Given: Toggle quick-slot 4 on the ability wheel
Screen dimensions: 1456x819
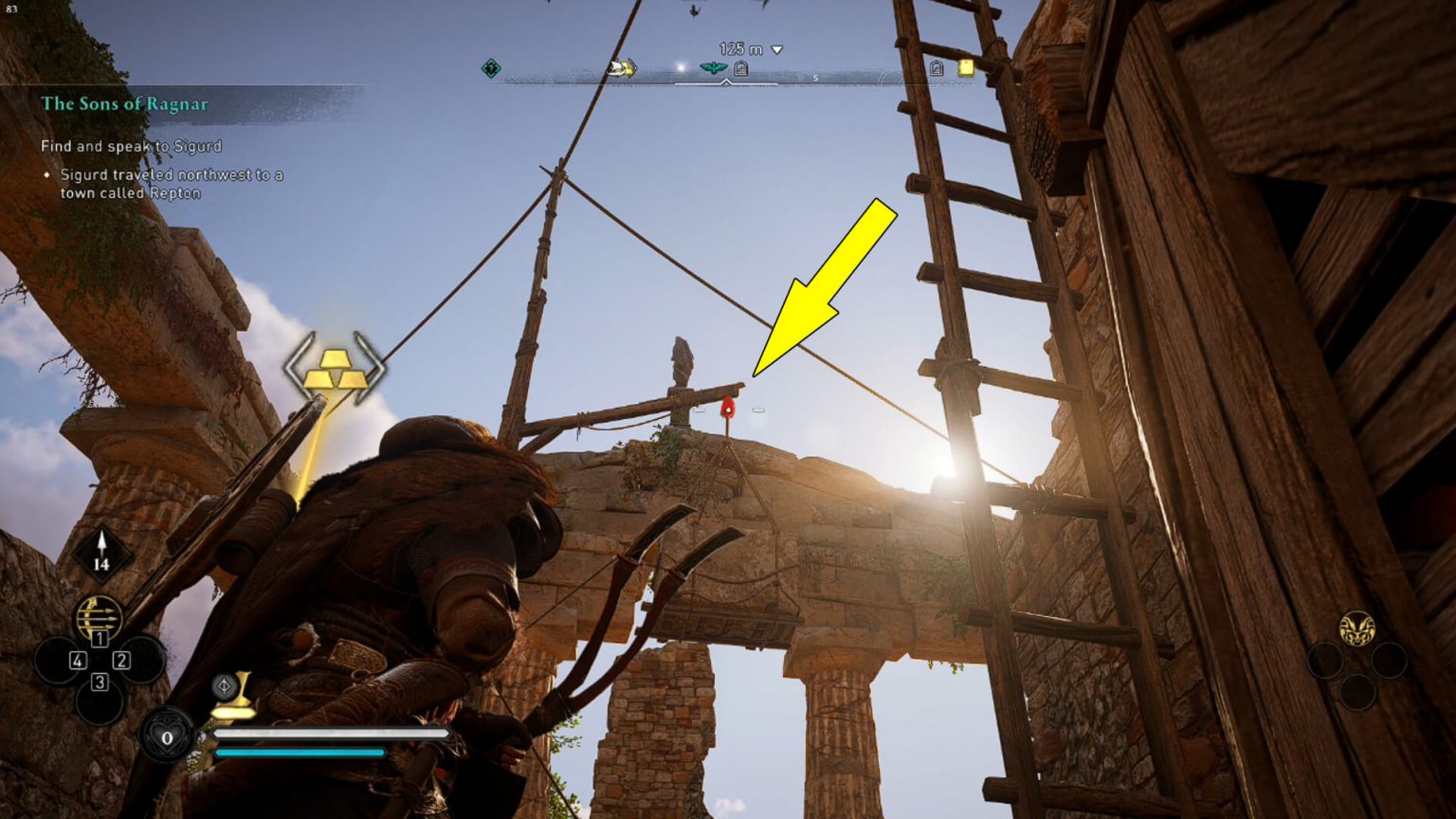Looking at the screenshot, I should 77,662.
